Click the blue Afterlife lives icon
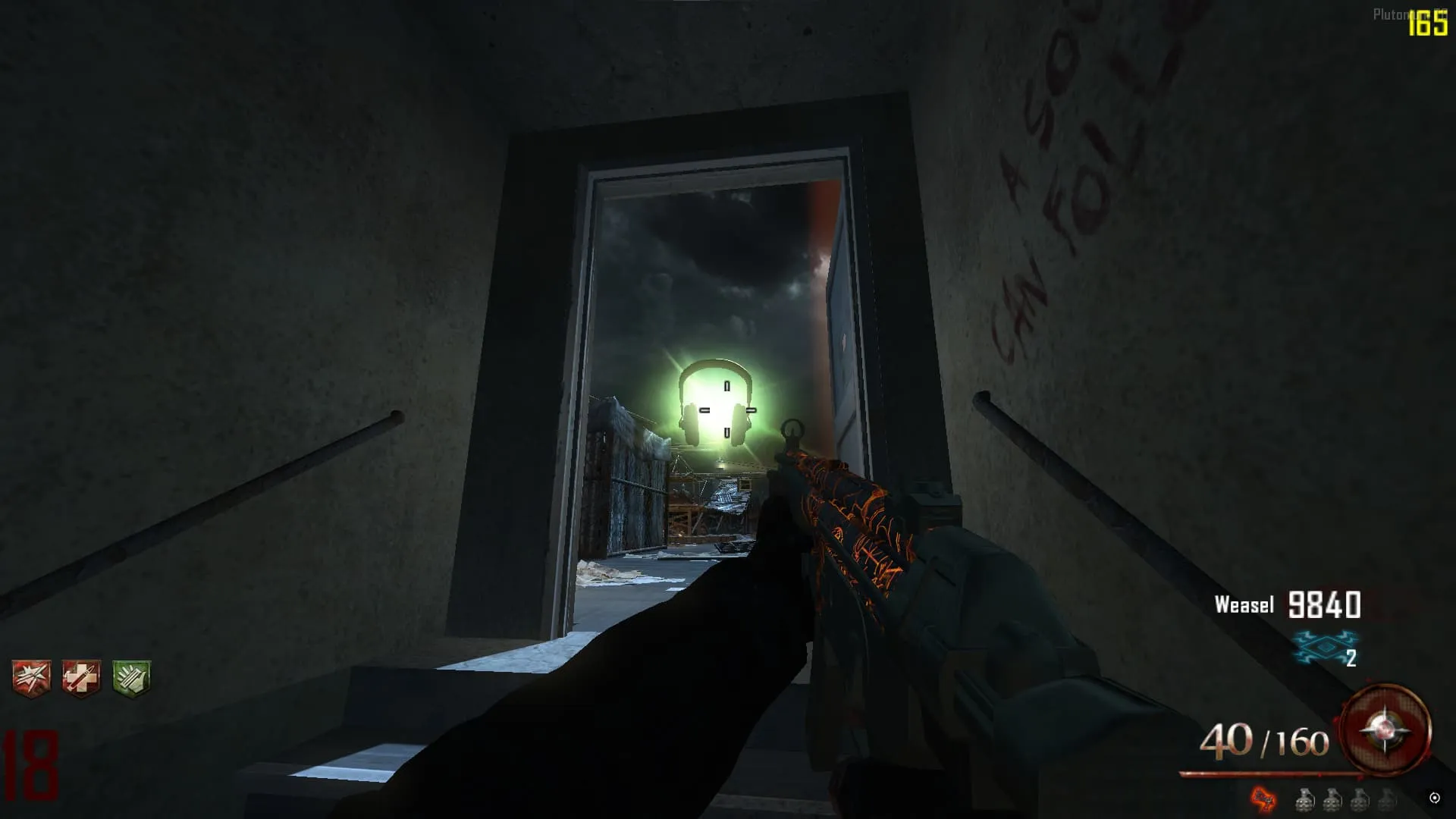1456x819 pixels. point(1323,647)
